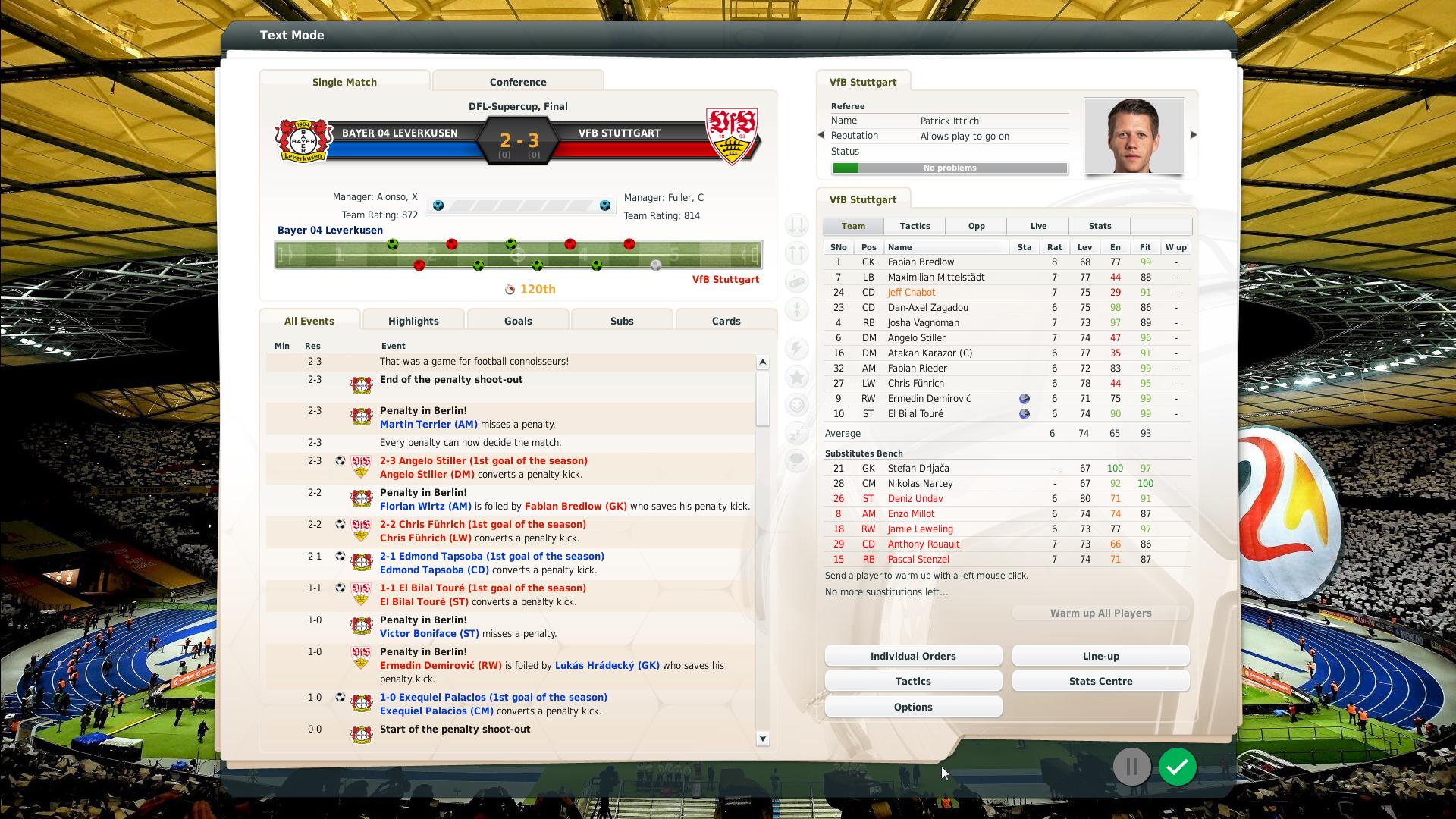This screenshot has height=819, width=1456.
Task: Select Fabian Bredlow in the team list
Action: pyautogui.click(x=921, y=262)
